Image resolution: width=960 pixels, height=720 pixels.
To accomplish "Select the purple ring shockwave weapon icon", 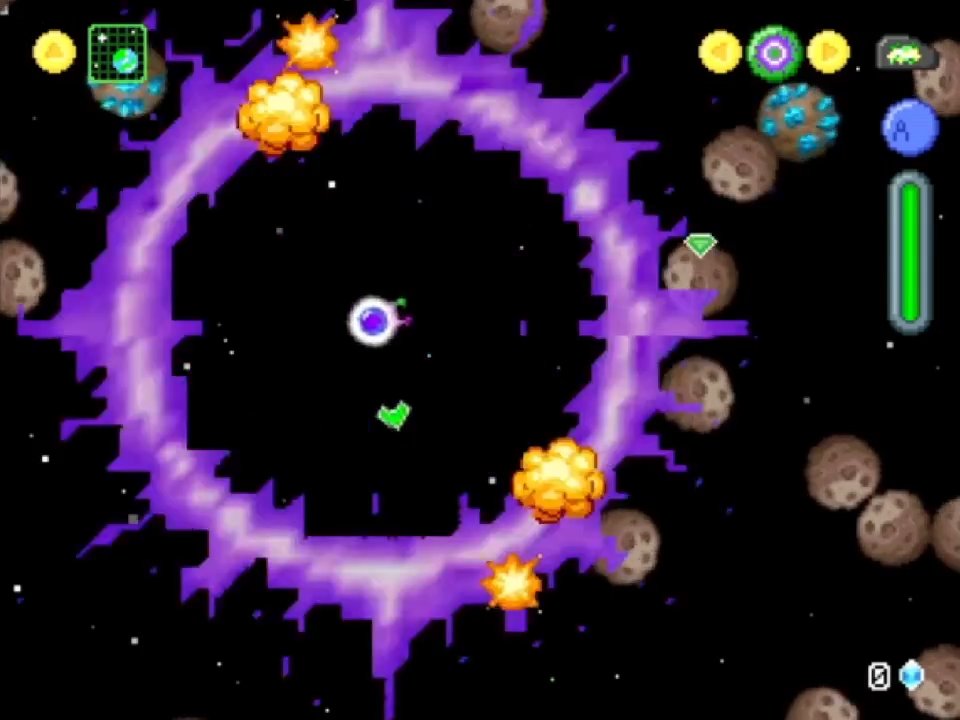I will point(774,53).
